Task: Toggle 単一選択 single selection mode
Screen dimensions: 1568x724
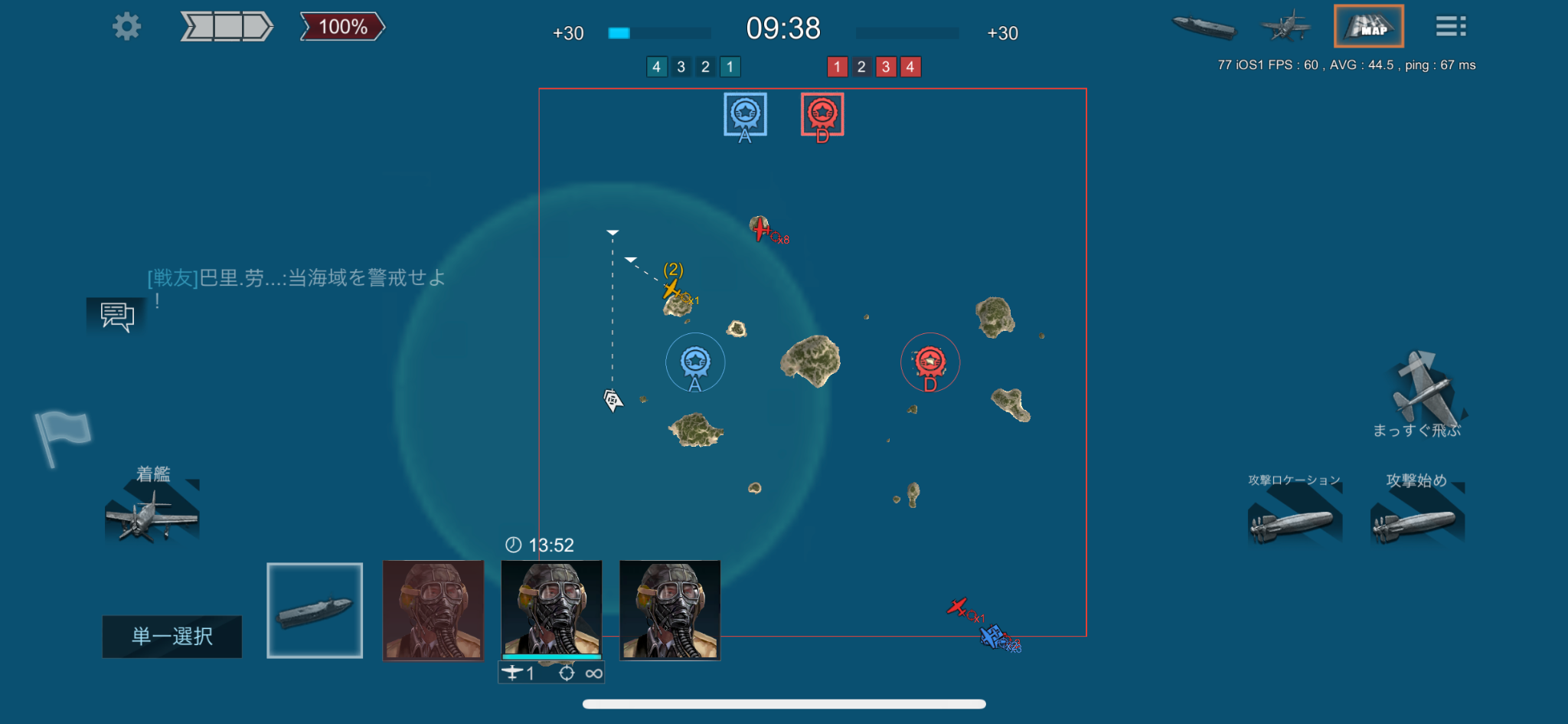Action: point(172,636)
